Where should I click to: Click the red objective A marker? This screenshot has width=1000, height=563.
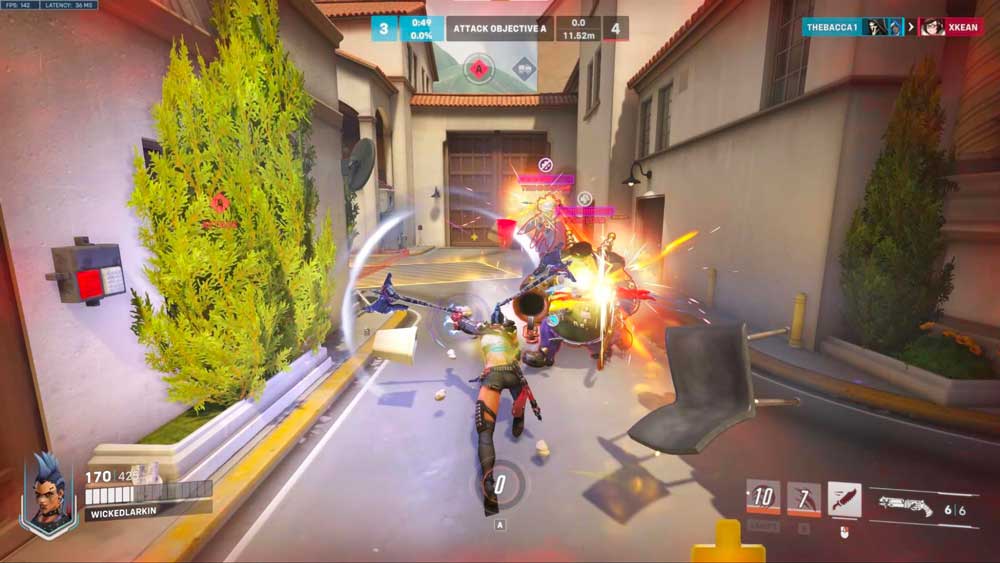coord(480,68)
